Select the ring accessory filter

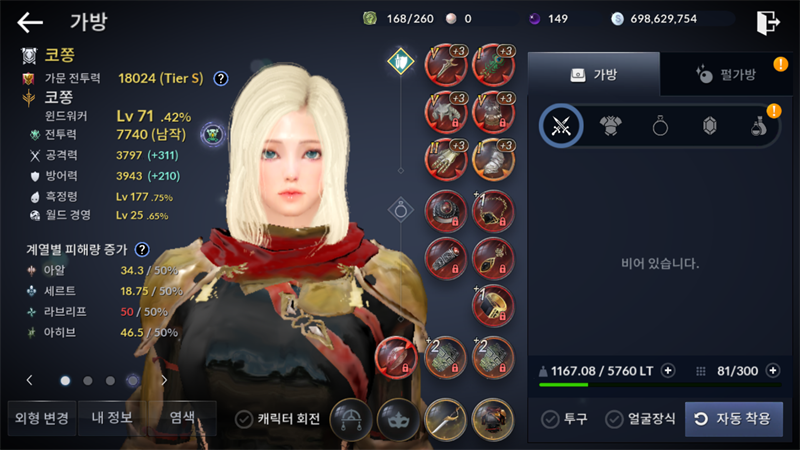(x=660, y=126)
